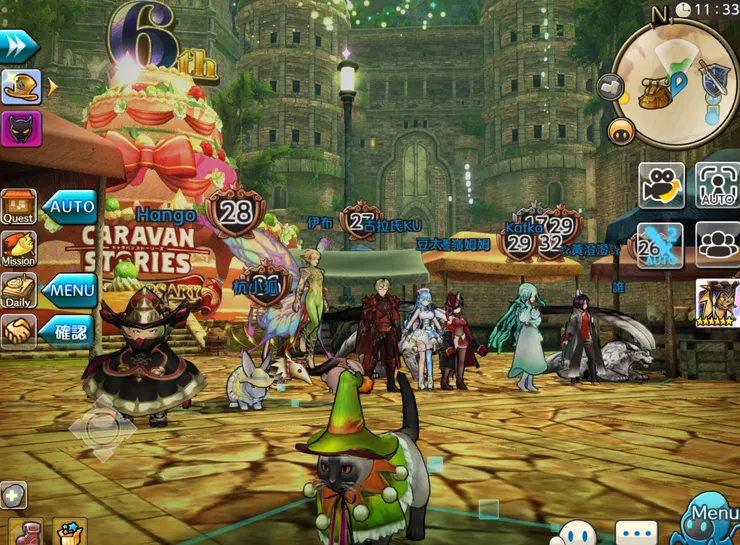Toggle the AUTO quest button
This screenshot has height=545, width=740.
[70, 207]
